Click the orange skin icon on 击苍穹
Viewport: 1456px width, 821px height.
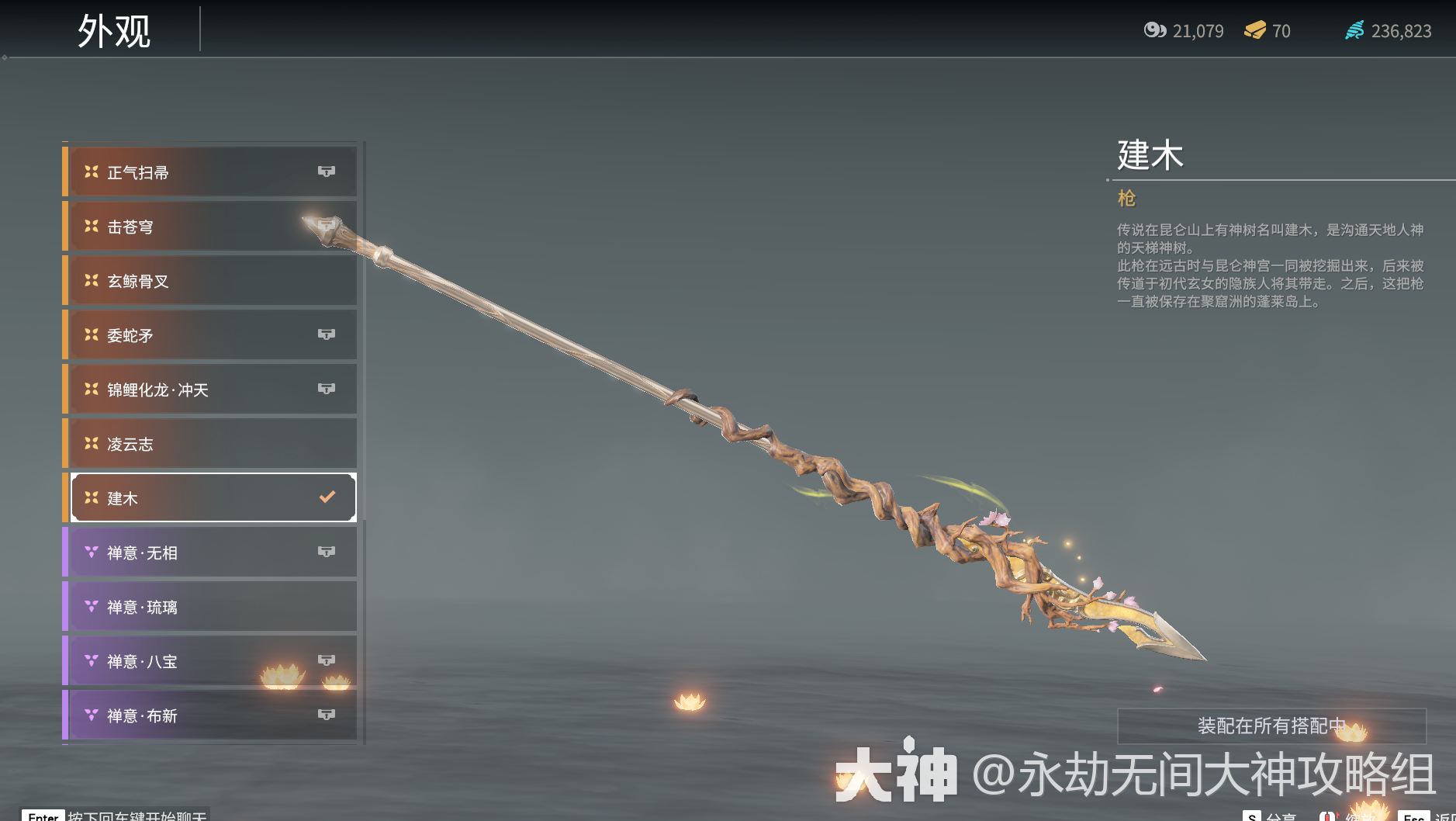point(91,226)
